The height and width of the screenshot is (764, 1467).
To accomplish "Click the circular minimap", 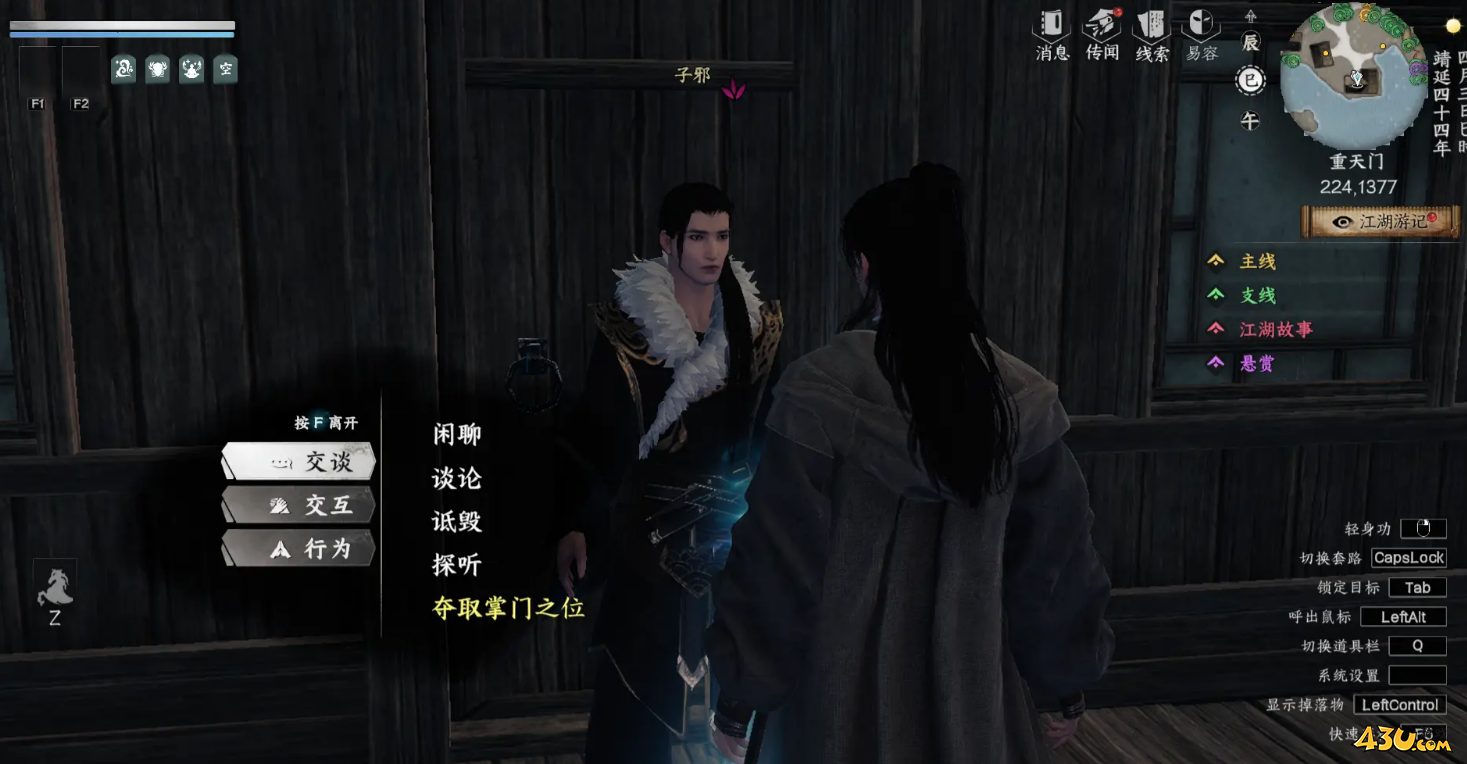I will [x=1354, y=75].
